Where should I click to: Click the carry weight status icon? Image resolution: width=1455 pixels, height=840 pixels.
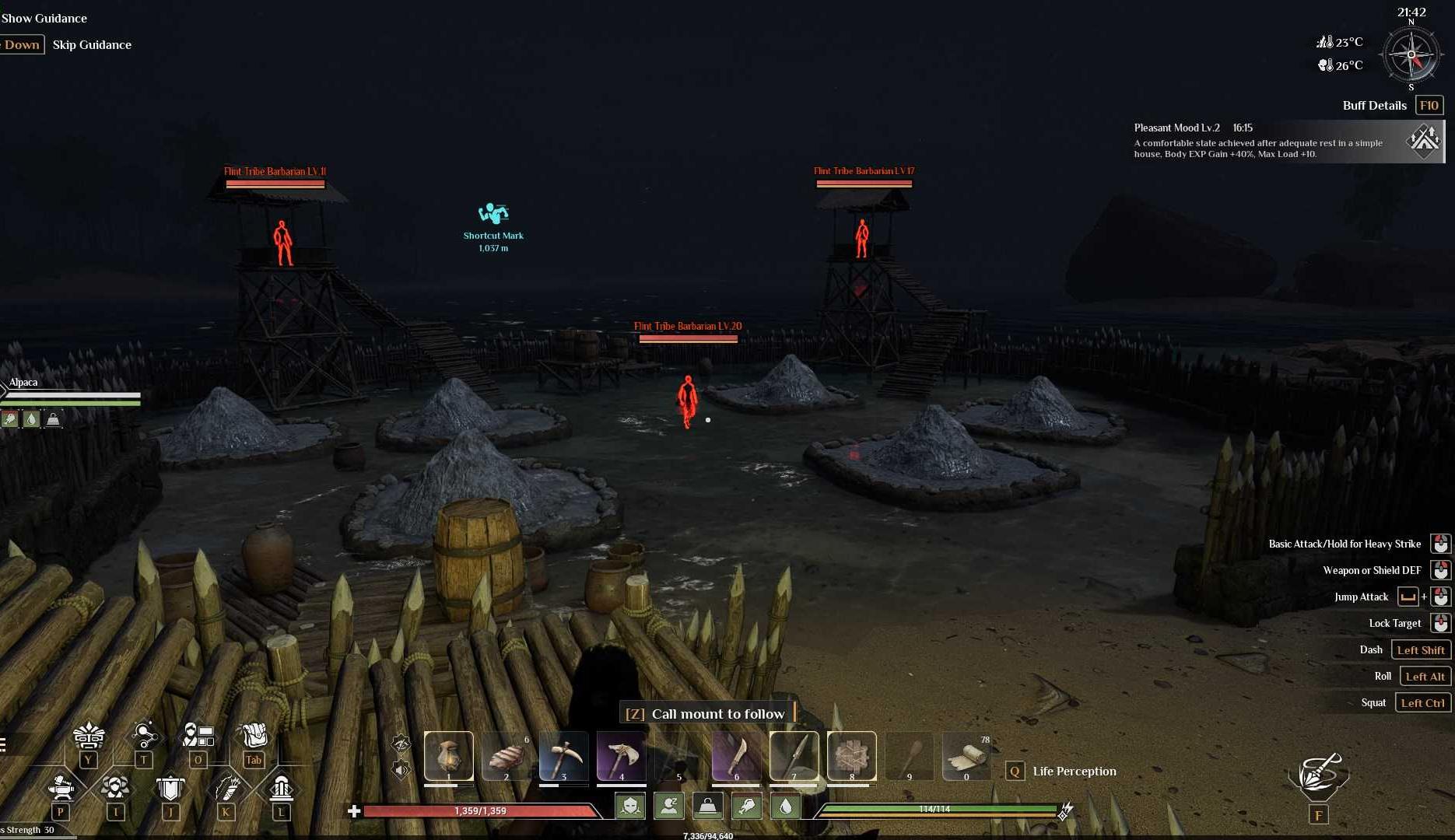[707, 807]
